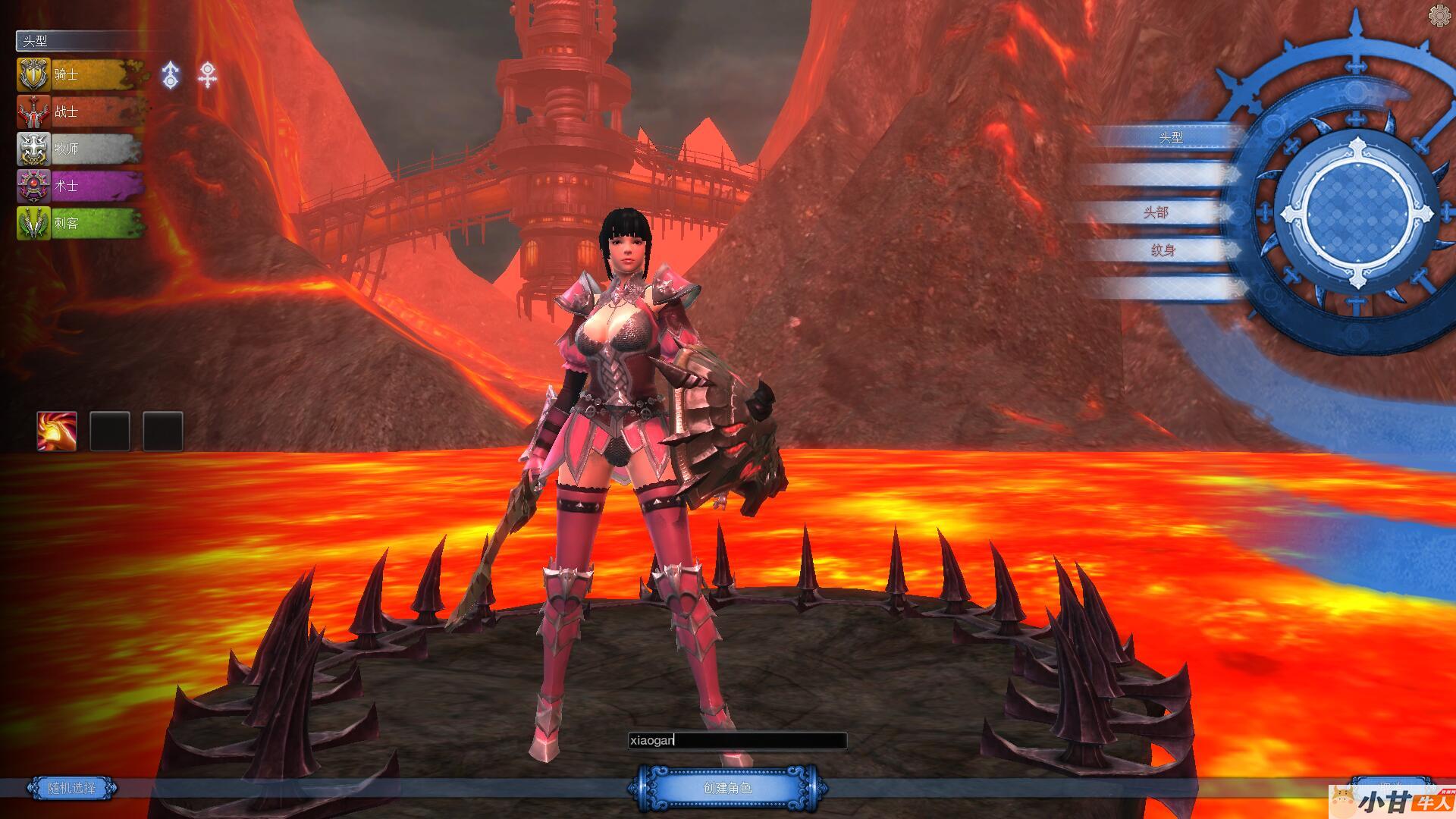The width and height of the screenshot is (1456, 819).
Task: Click the character name input field
Action: tap(737, 740)
